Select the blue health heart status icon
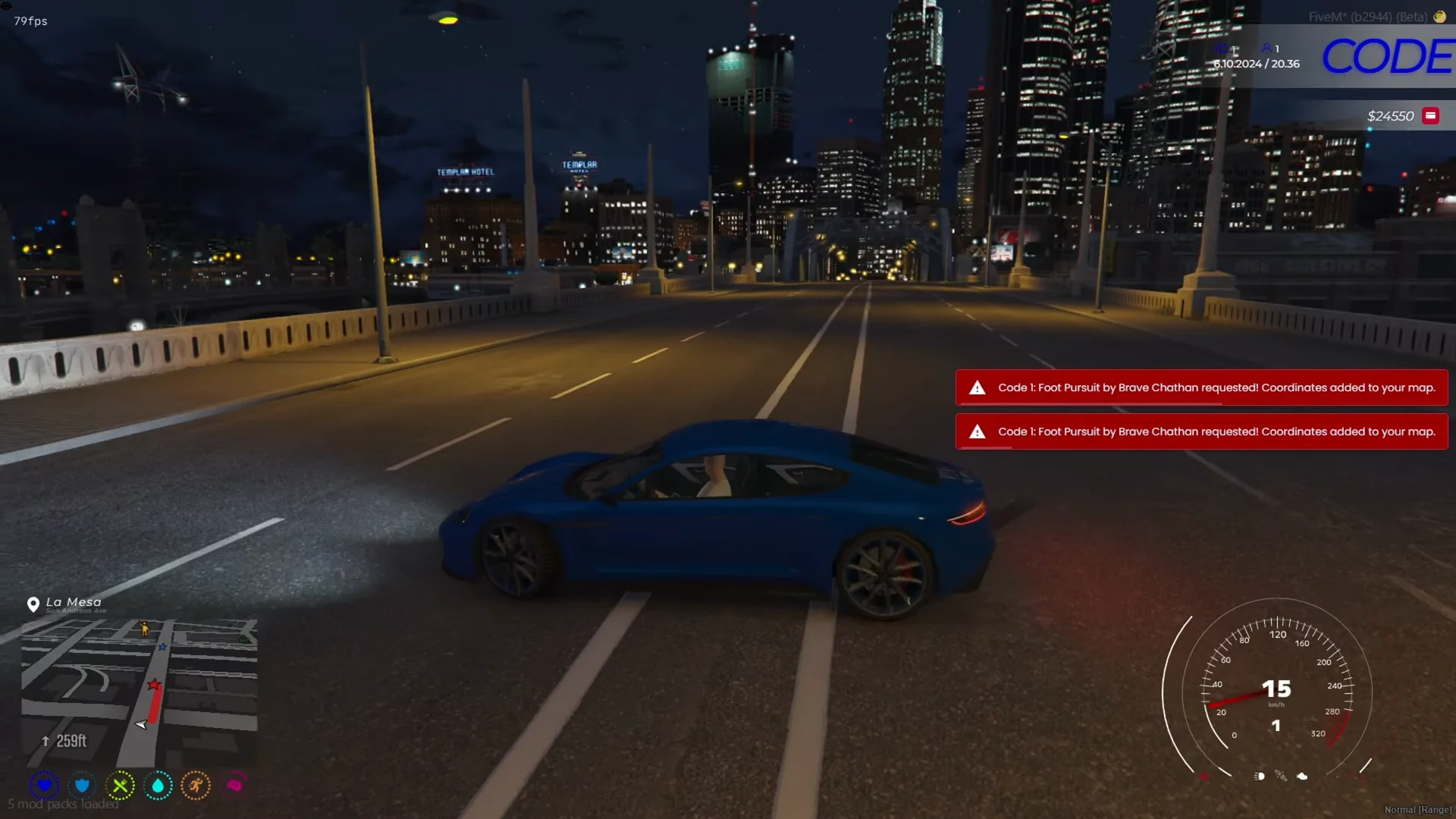Screen dimensions: 1456x819 pyautogui.click(x=44, y=786)
